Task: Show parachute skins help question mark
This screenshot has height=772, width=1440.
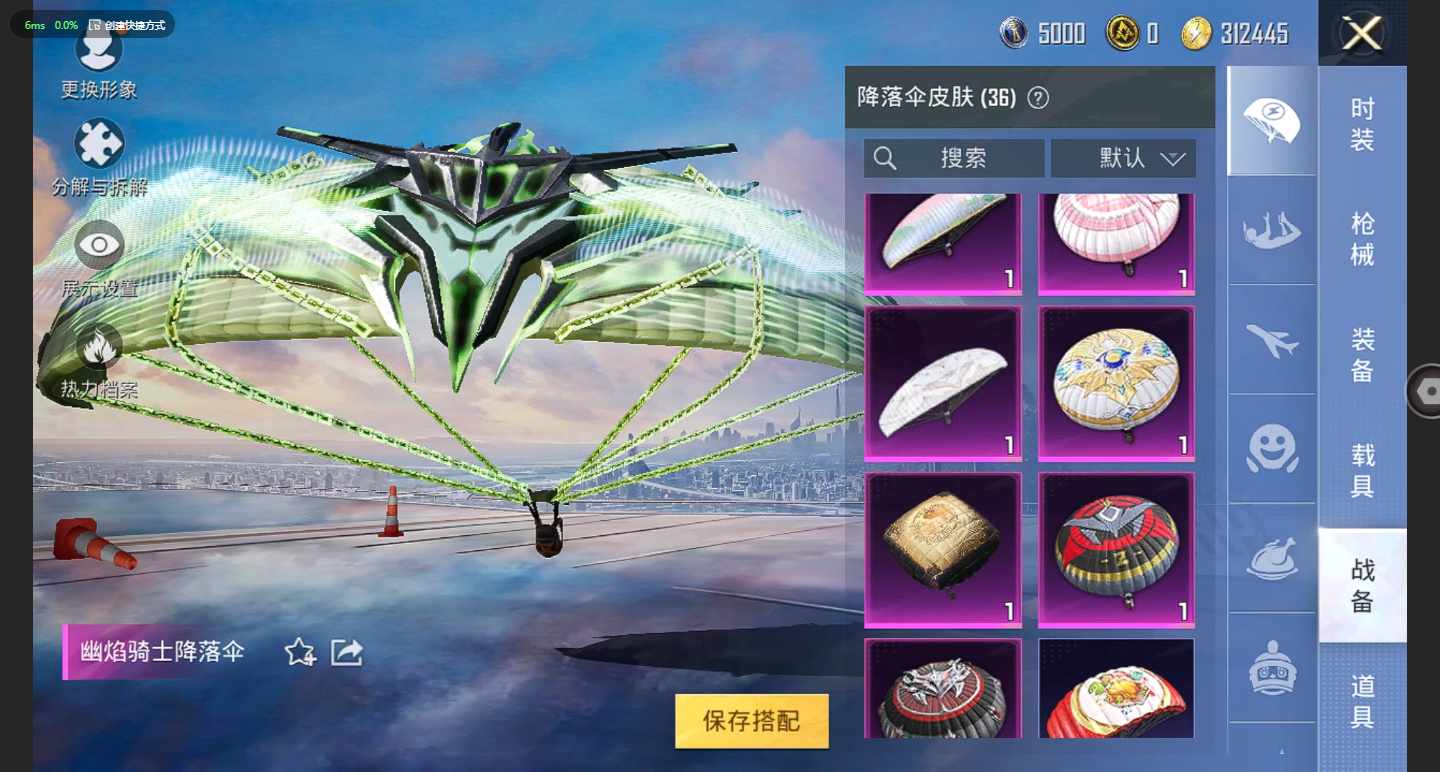Action: 1039,98
